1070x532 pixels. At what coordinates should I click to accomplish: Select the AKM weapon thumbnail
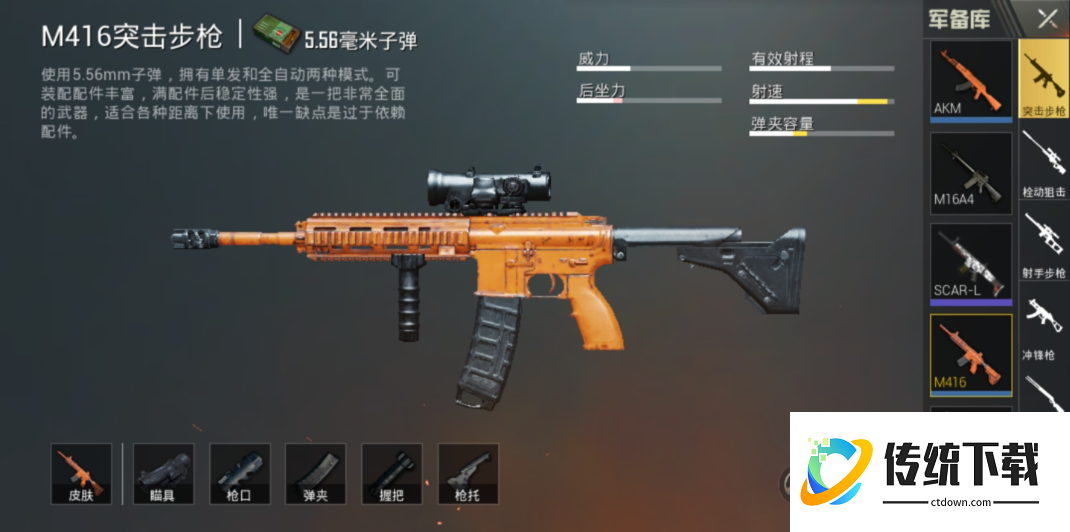click(x=971, y=80)
